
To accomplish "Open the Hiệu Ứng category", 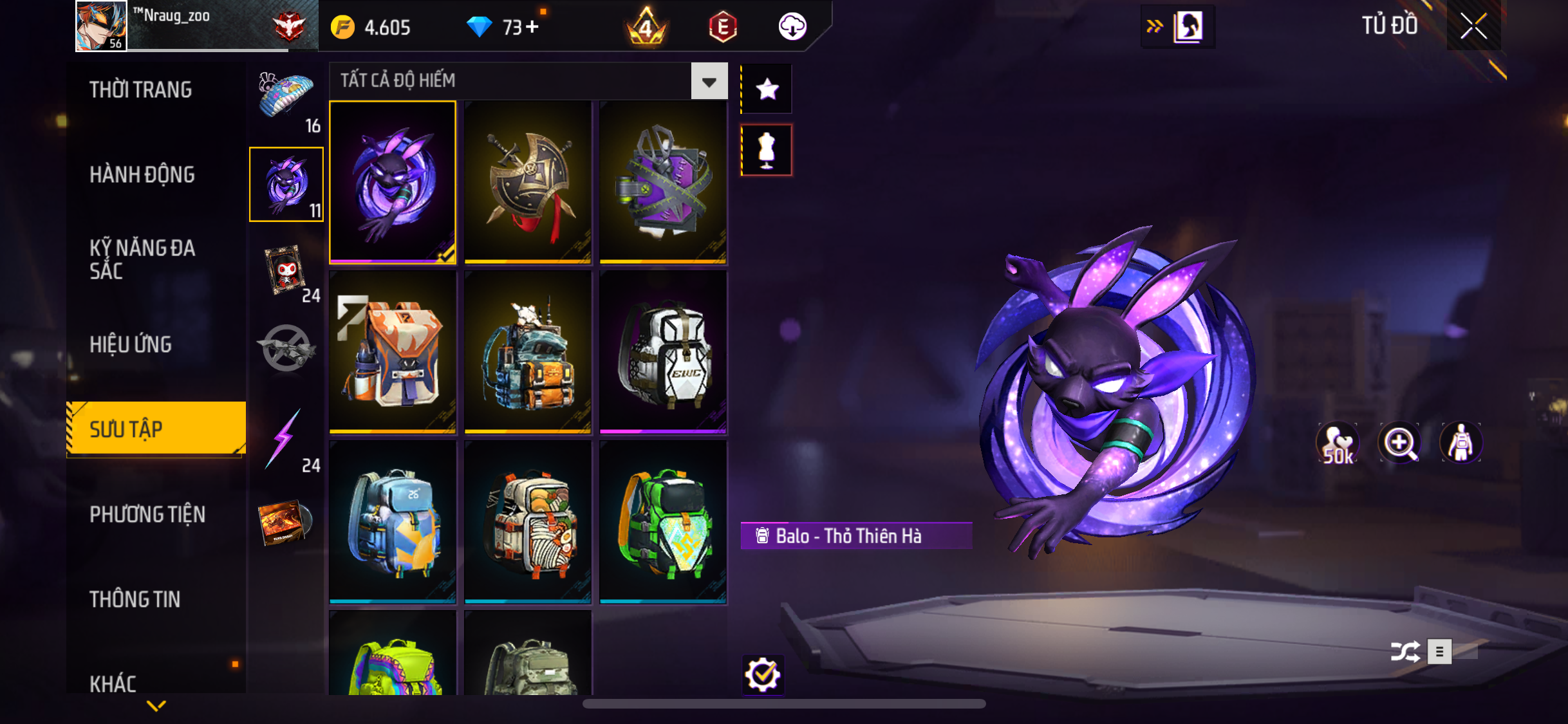I will tap(131, 344).
